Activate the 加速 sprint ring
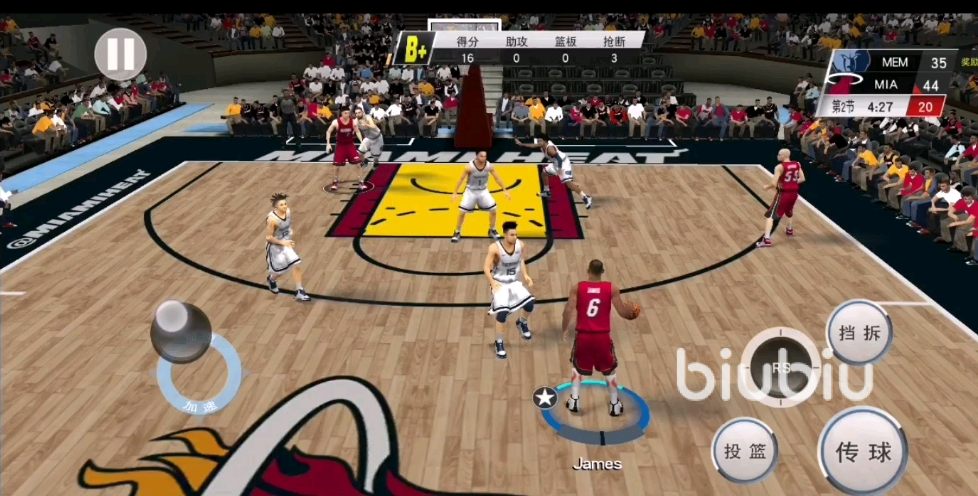The width and height of the screenshot is (978, 496). (200, 402)
